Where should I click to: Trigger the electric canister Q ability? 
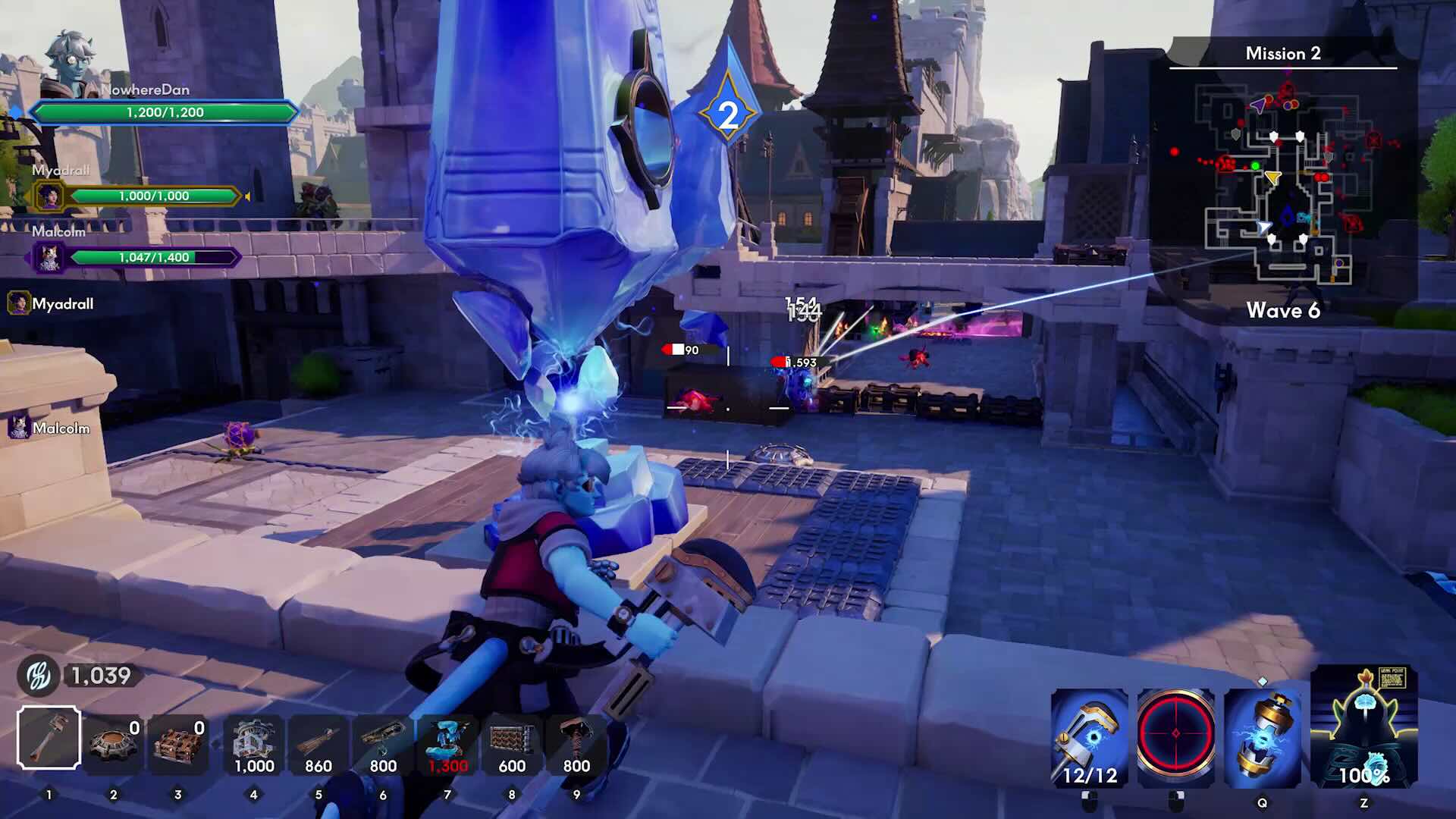1262,737
